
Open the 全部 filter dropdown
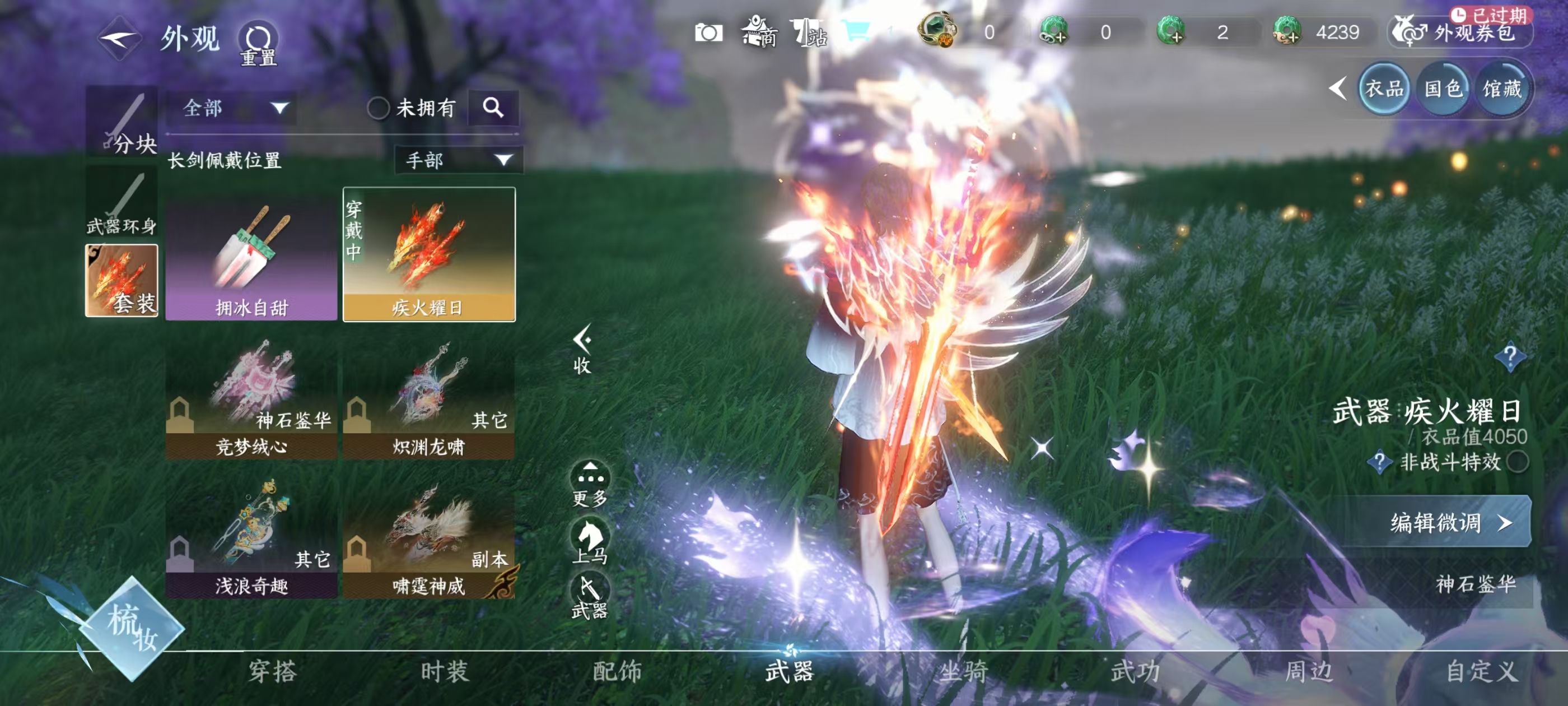tap(234, 109)
